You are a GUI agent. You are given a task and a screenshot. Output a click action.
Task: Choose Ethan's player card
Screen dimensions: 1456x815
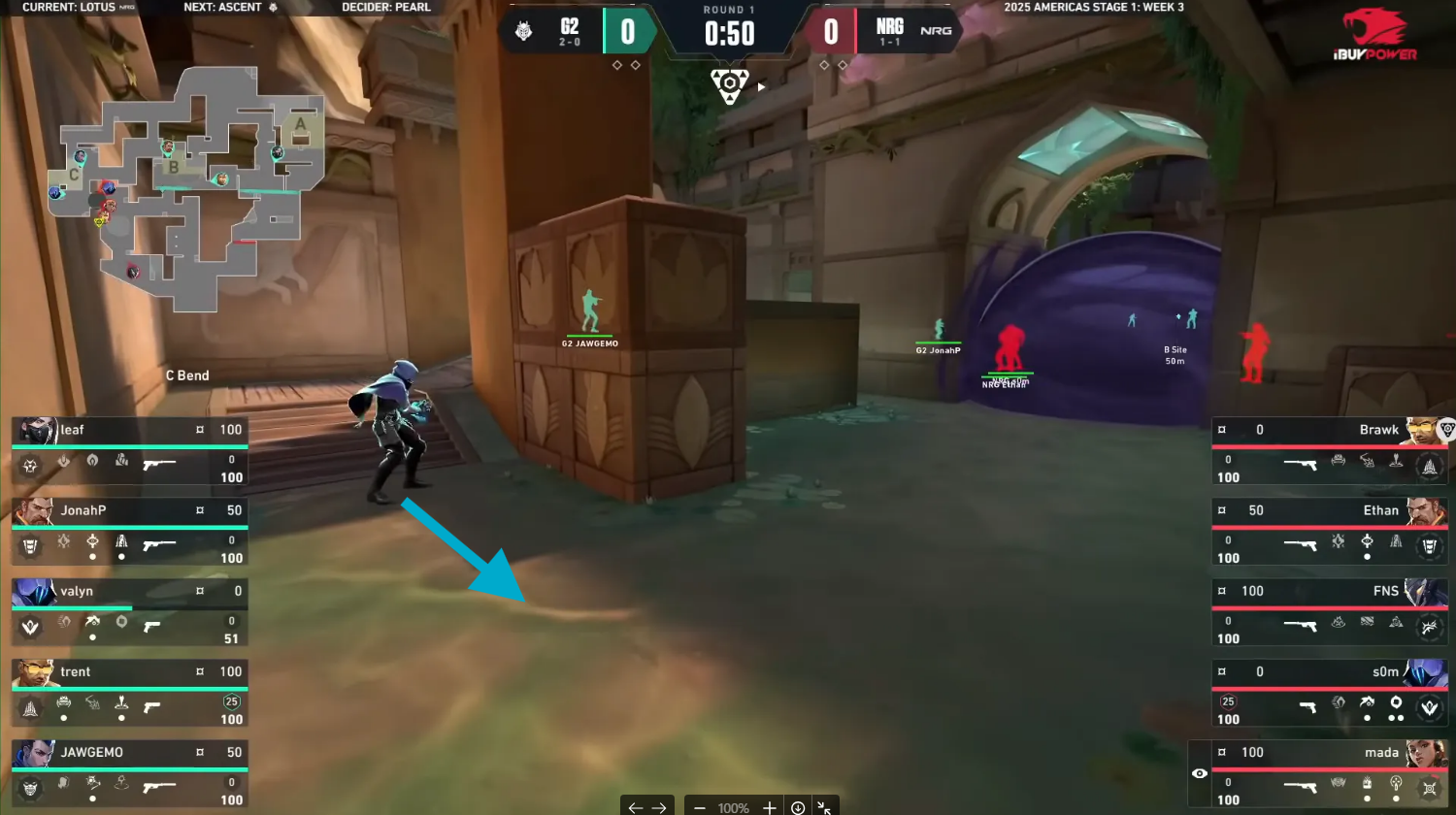click(1330, 532)
